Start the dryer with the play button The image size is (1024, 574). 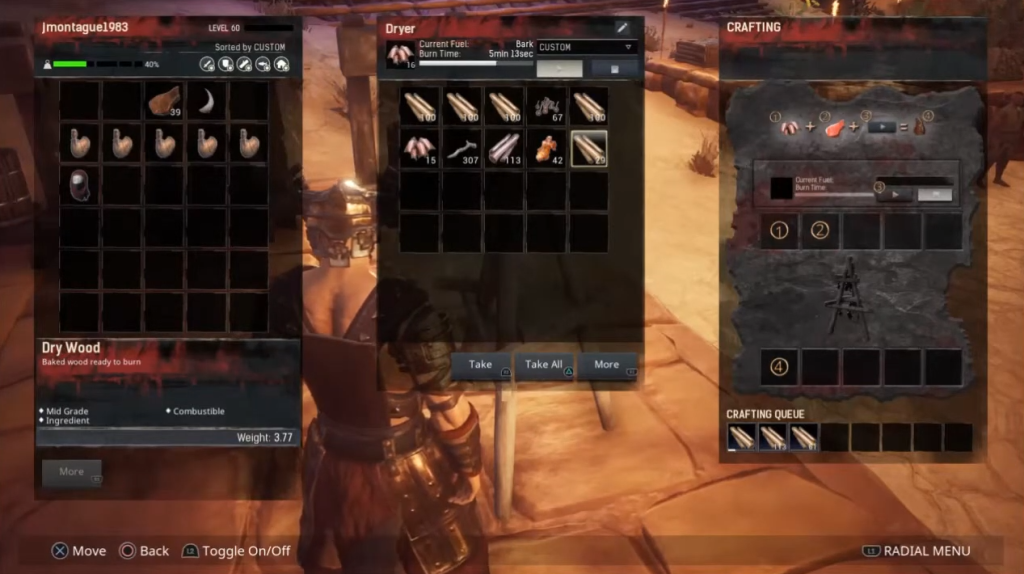point(559,68)
